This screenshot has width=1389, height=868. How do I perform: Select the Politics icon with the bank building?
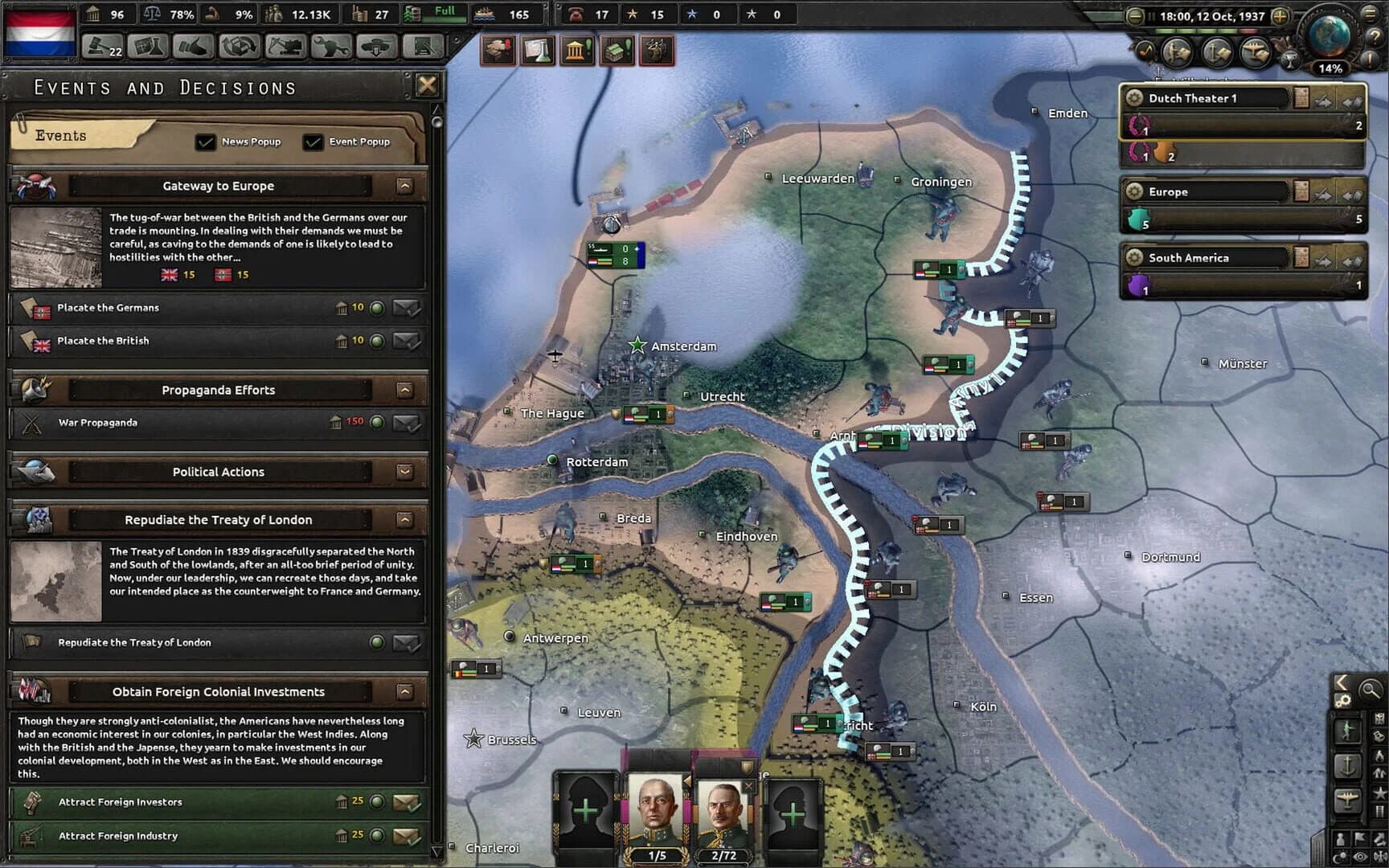(x=576, y=48)
